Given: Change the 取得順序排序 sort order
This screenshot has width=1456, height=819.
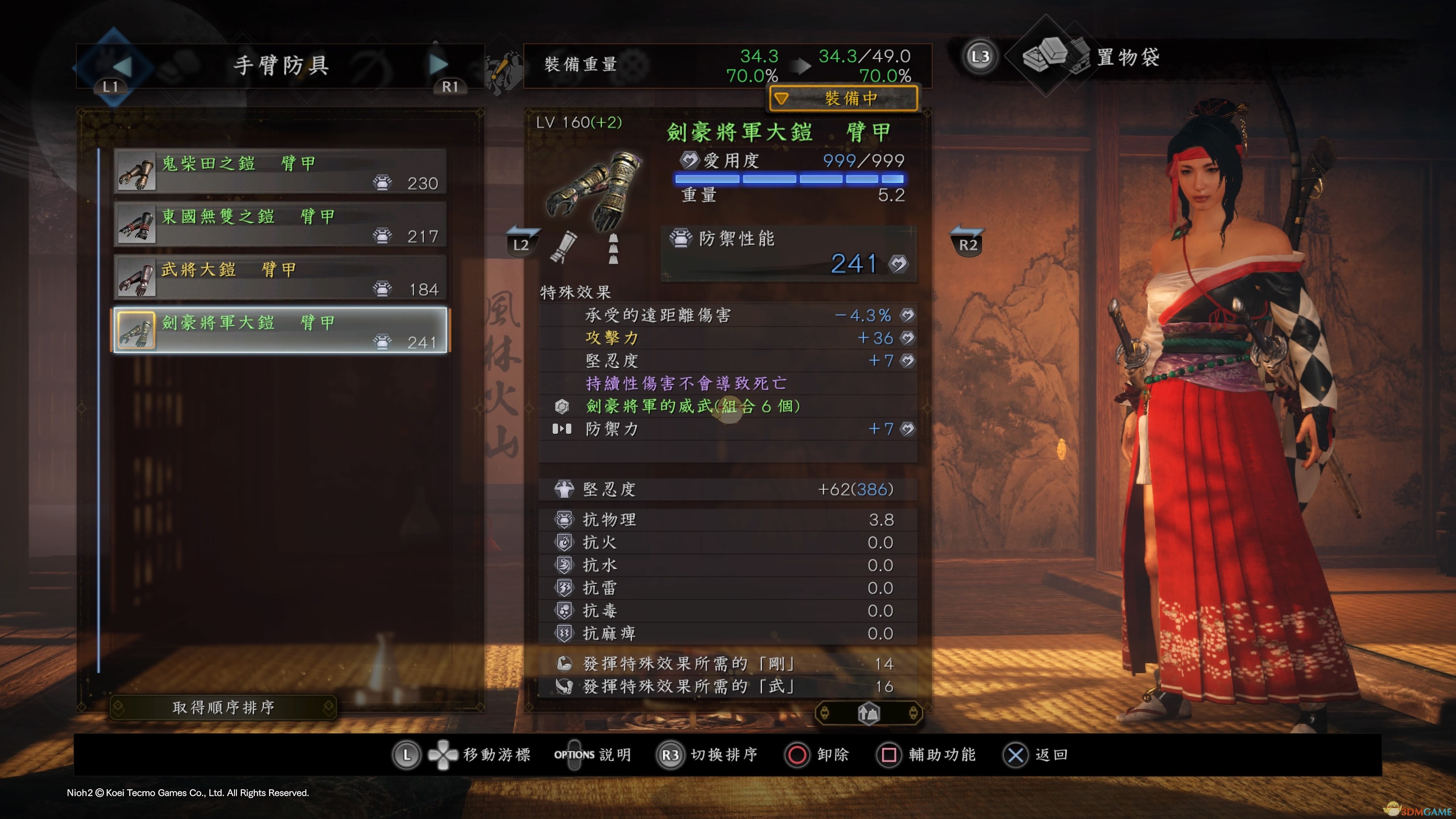Looking at the screenshot, I should coord(223,707).
